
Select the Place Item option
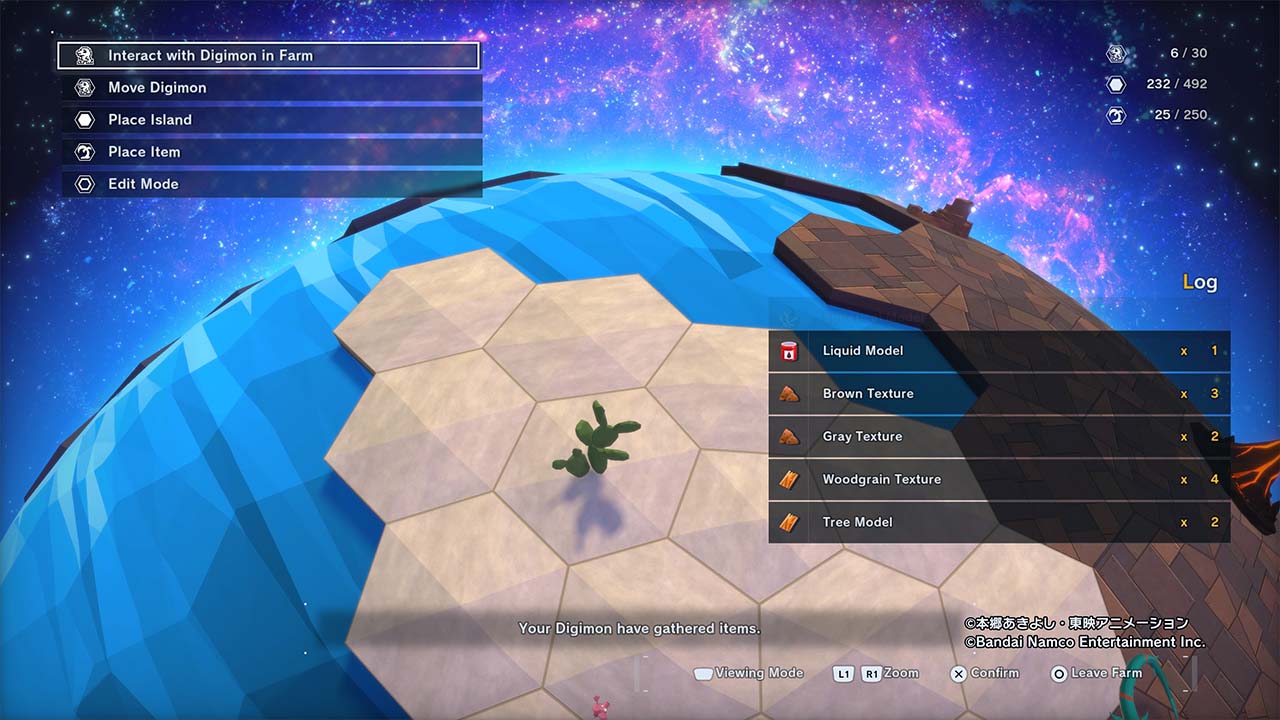[270, 152]
